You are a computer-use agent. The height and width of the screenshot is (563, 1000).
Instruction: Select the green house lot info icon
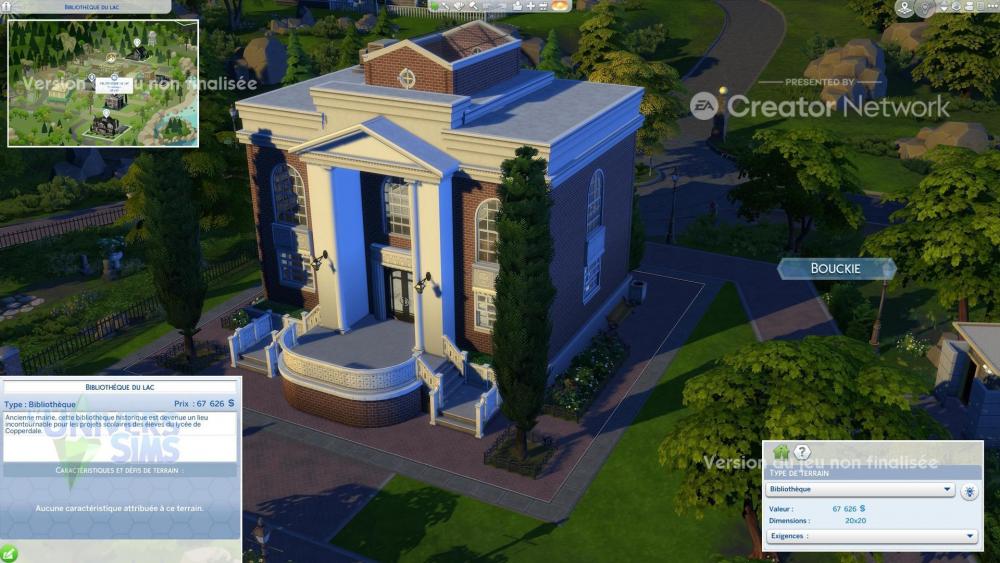(780, 453)
